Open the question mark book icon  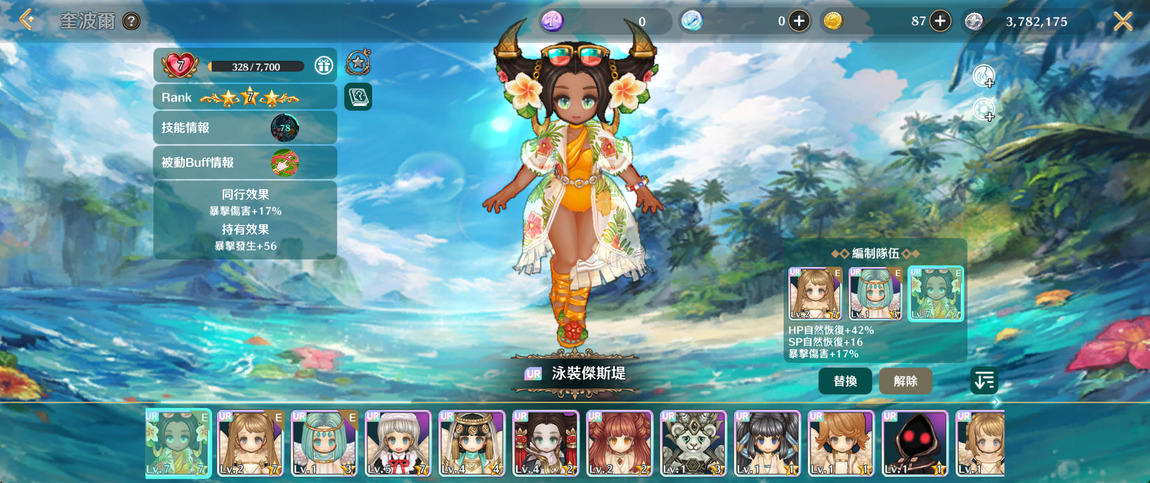pos(358,96)
